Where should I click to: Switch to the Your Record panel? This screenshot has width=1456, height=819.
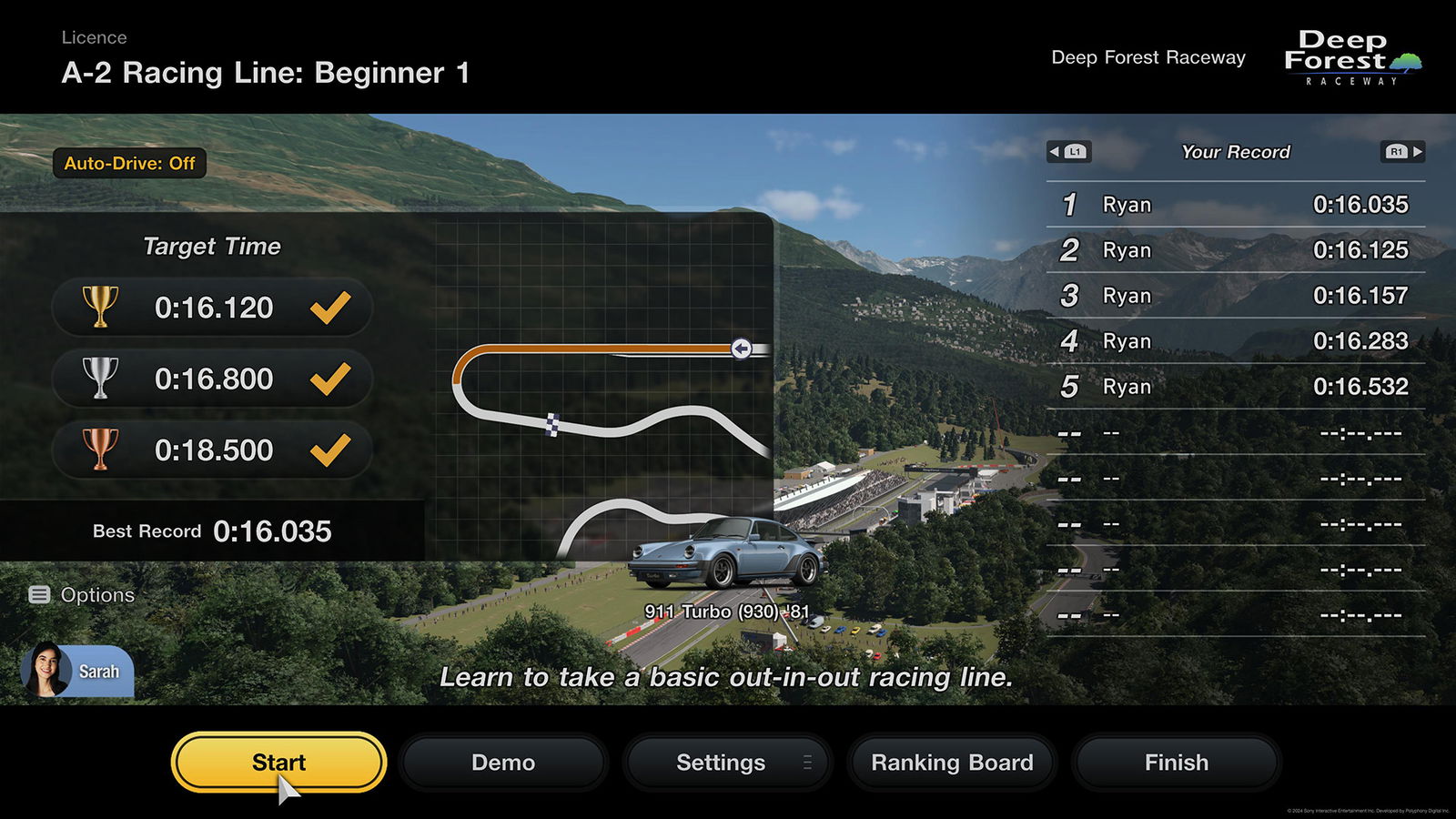pyautogui.click(x=1236, y=152)
